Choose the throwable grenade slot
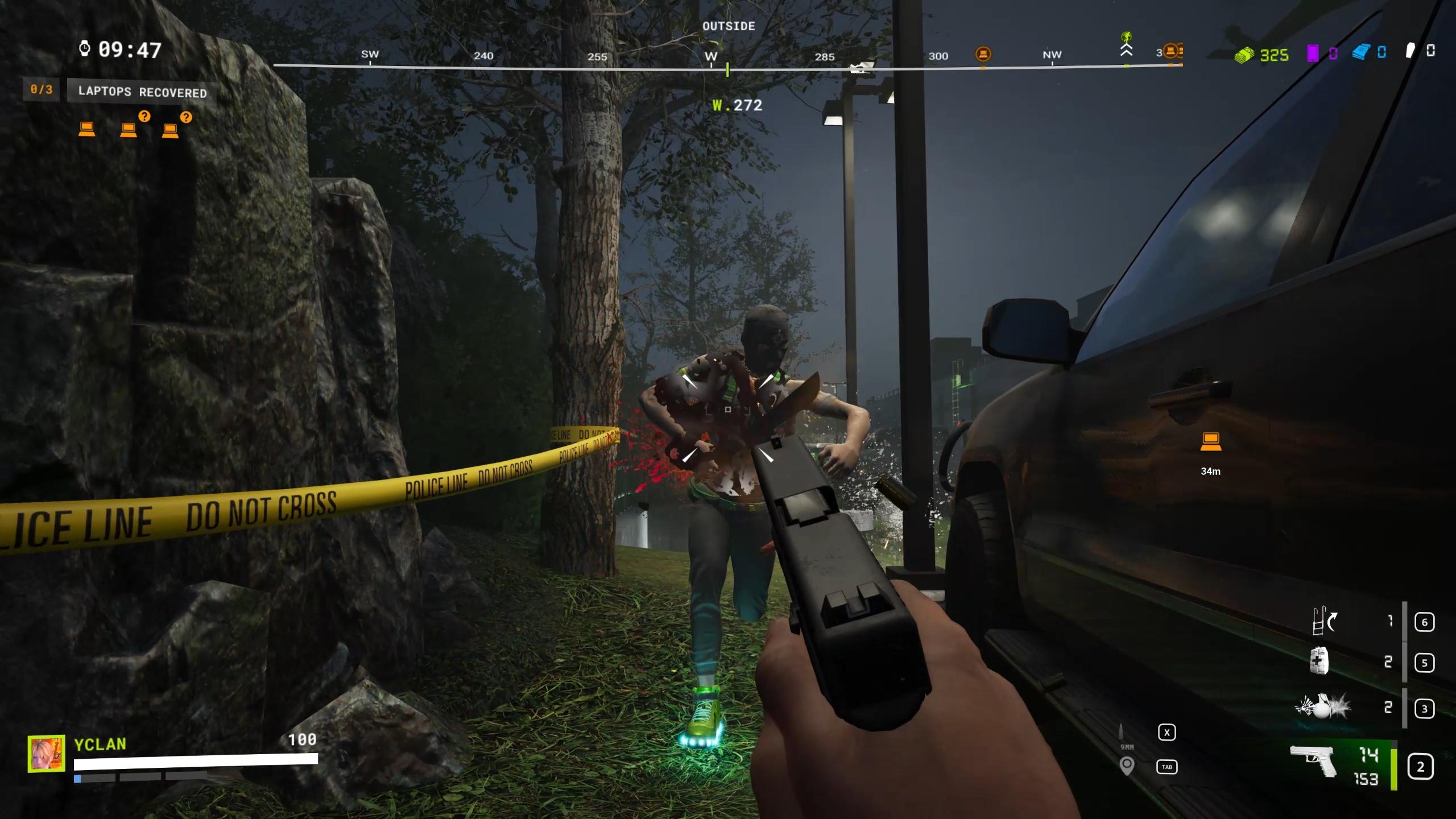 pos(1323,707)
